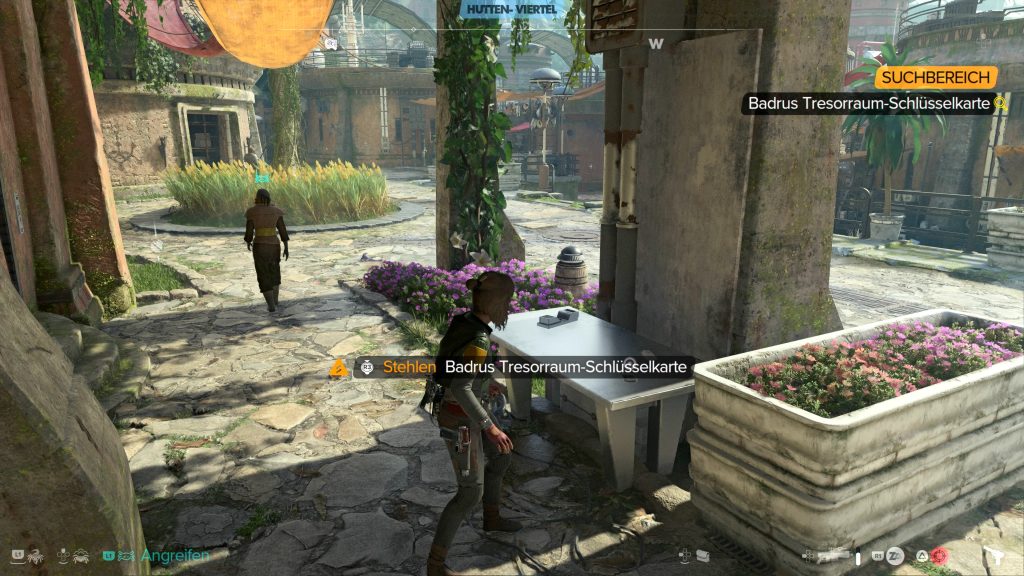Click the Badrus Tresorraum-Schlüsselkarte objective entry
This screenshot has height=576, width=1024.
867,103
